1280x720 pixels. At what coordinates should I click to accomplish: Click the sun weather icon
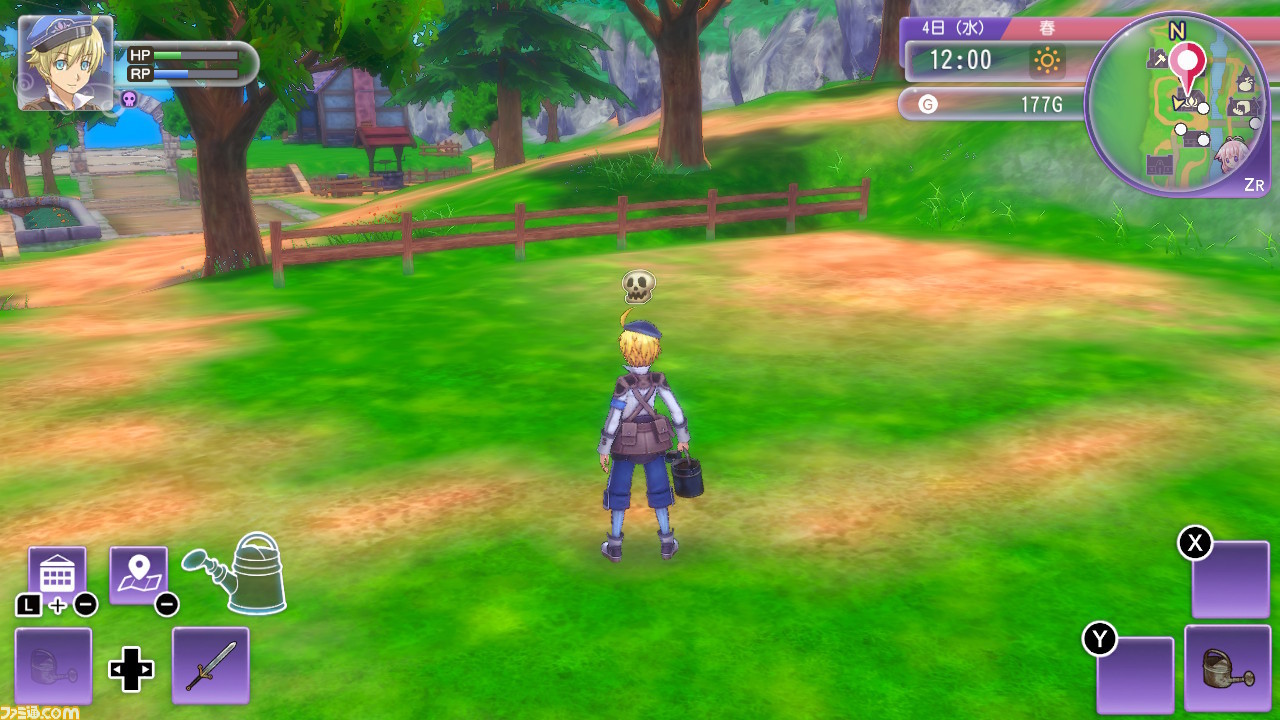coord(1047,62)
